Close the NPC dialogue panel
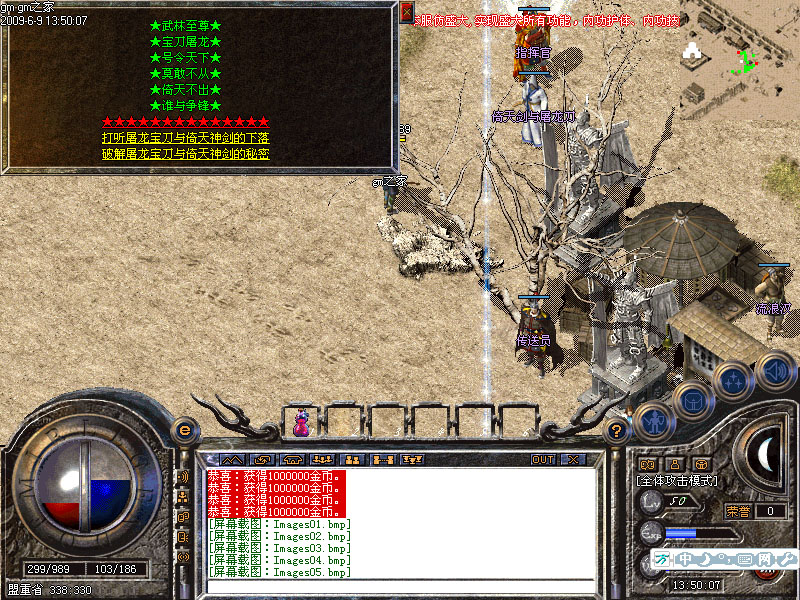Viewport: 800px width, 600px height. pos(406,13)
